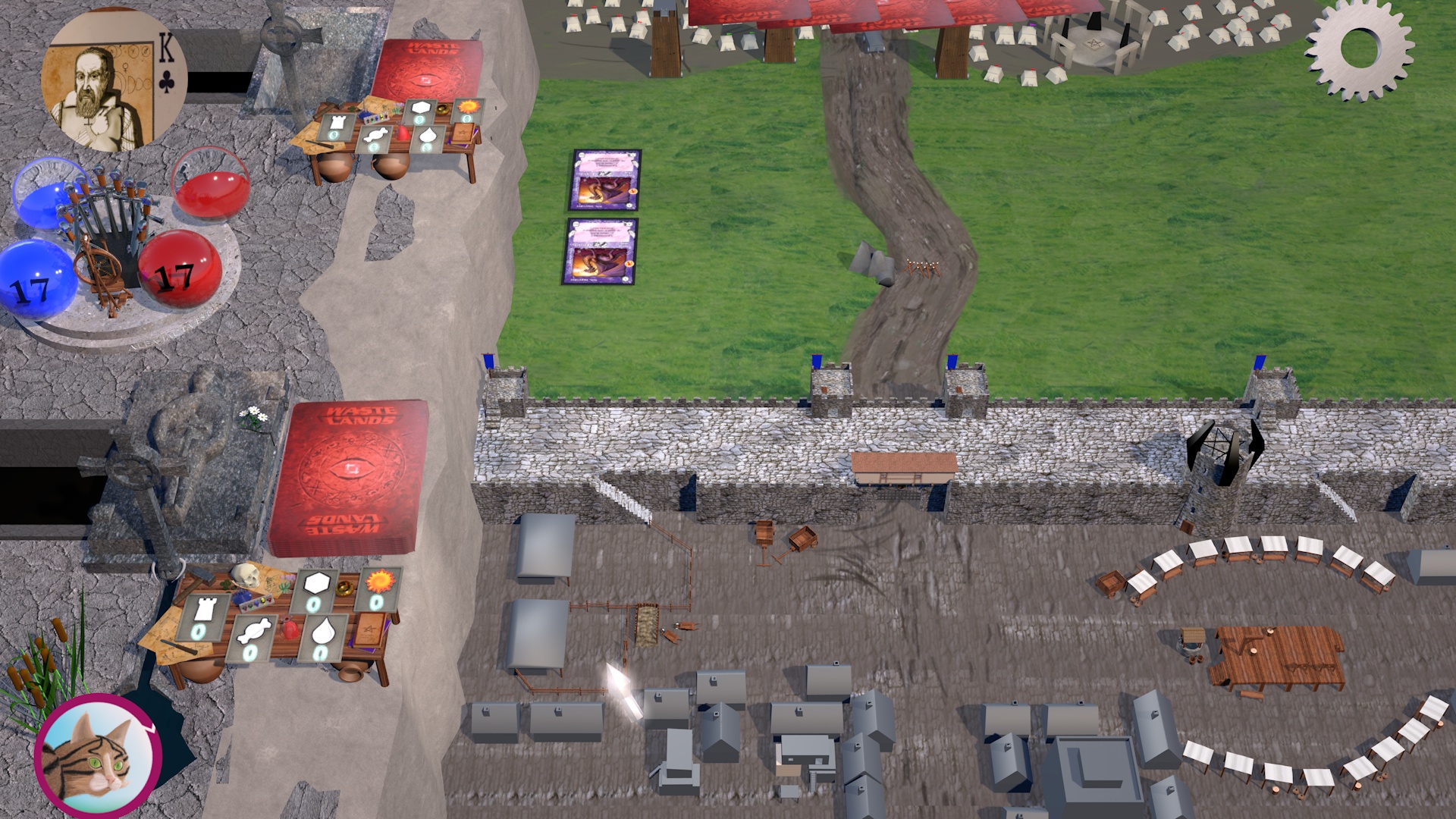Viewport: 1456px width, 819px height.
Task: Click the tabby cat player portrait
Action: [98, 755]
